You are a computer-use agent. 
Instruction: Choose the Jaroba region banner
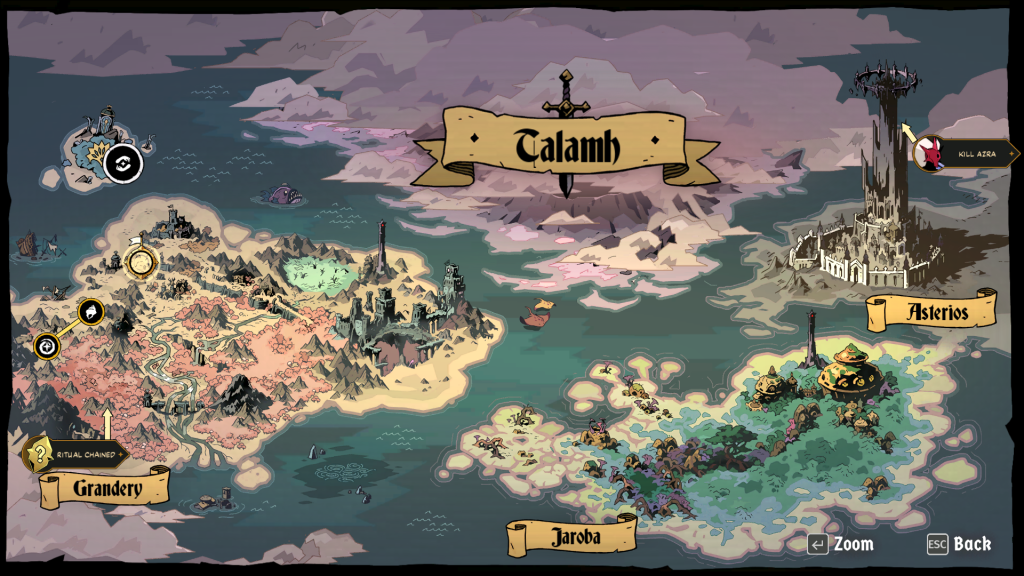[x=573, y=536]
